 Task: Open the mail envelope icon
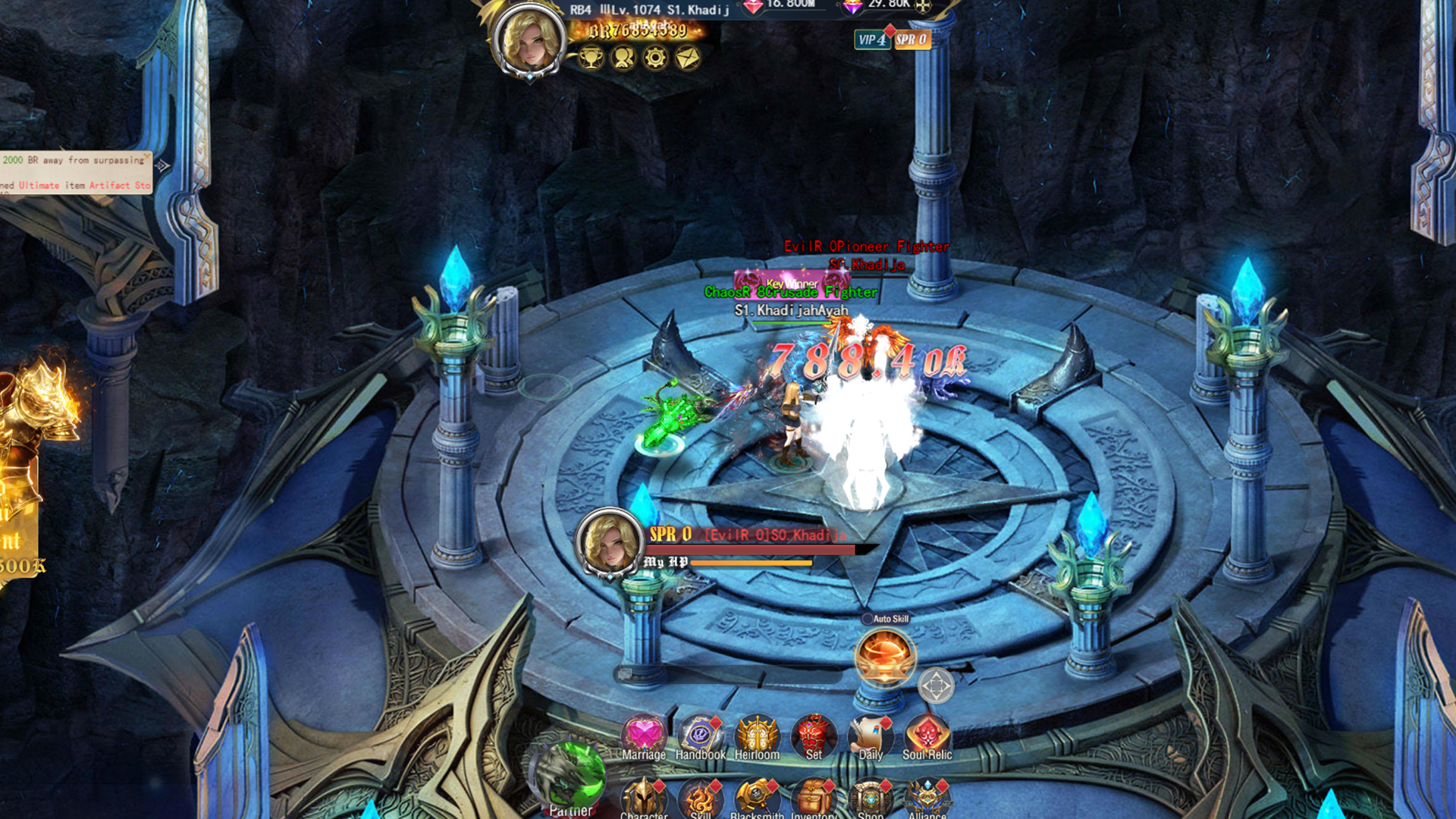coord(688,58)
